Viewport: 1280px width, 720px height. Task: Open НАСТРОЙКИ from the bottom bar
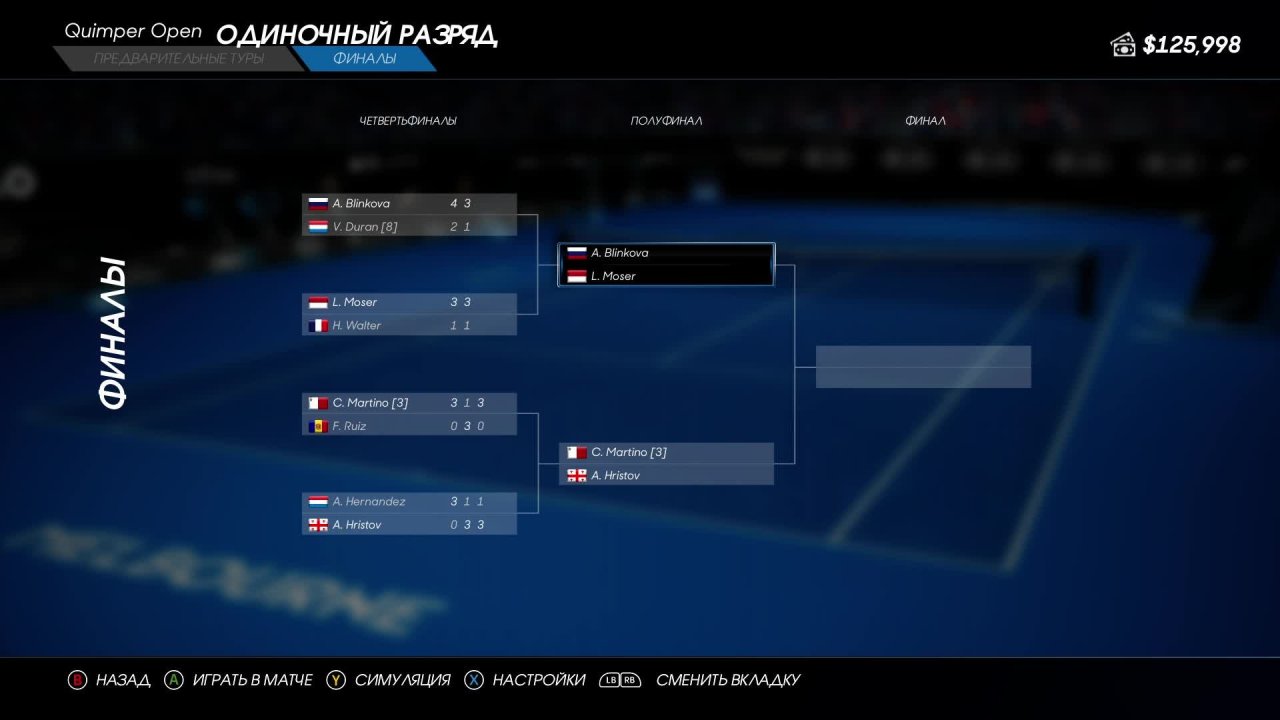tap(537, 679)
